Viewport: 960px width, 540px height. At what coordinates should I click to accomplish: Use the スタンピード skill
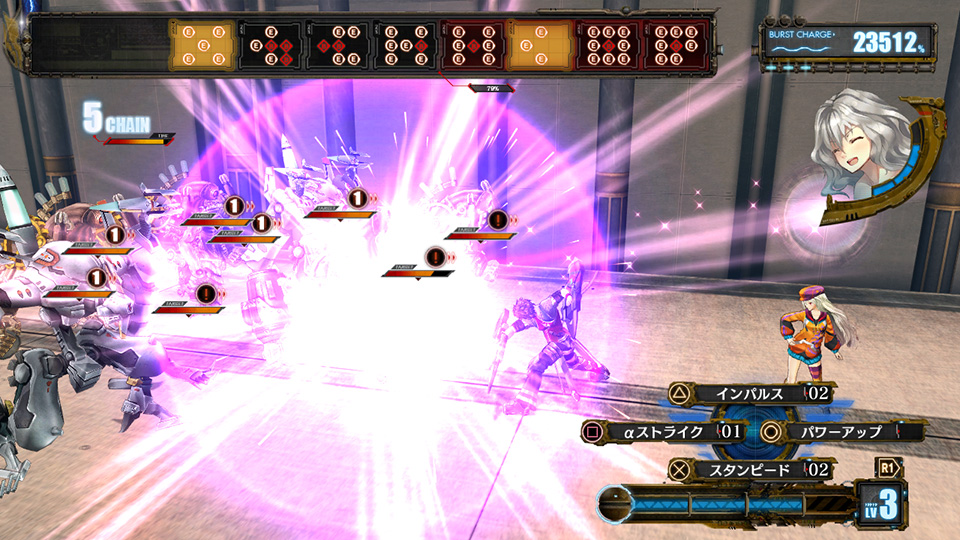tap(750, 468)
